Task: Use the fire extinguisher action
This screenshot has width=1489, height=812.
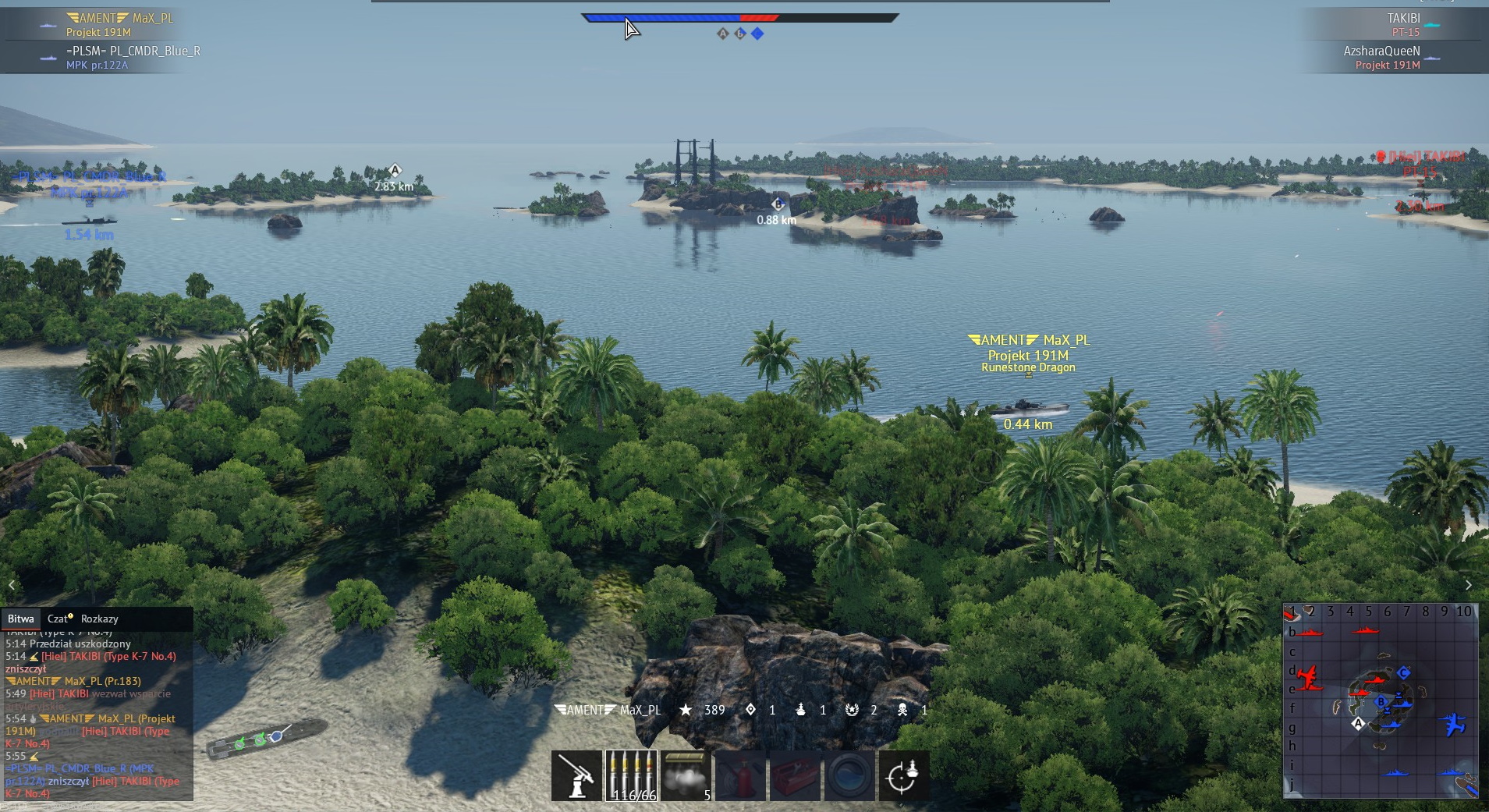Action: pos(741,776)
